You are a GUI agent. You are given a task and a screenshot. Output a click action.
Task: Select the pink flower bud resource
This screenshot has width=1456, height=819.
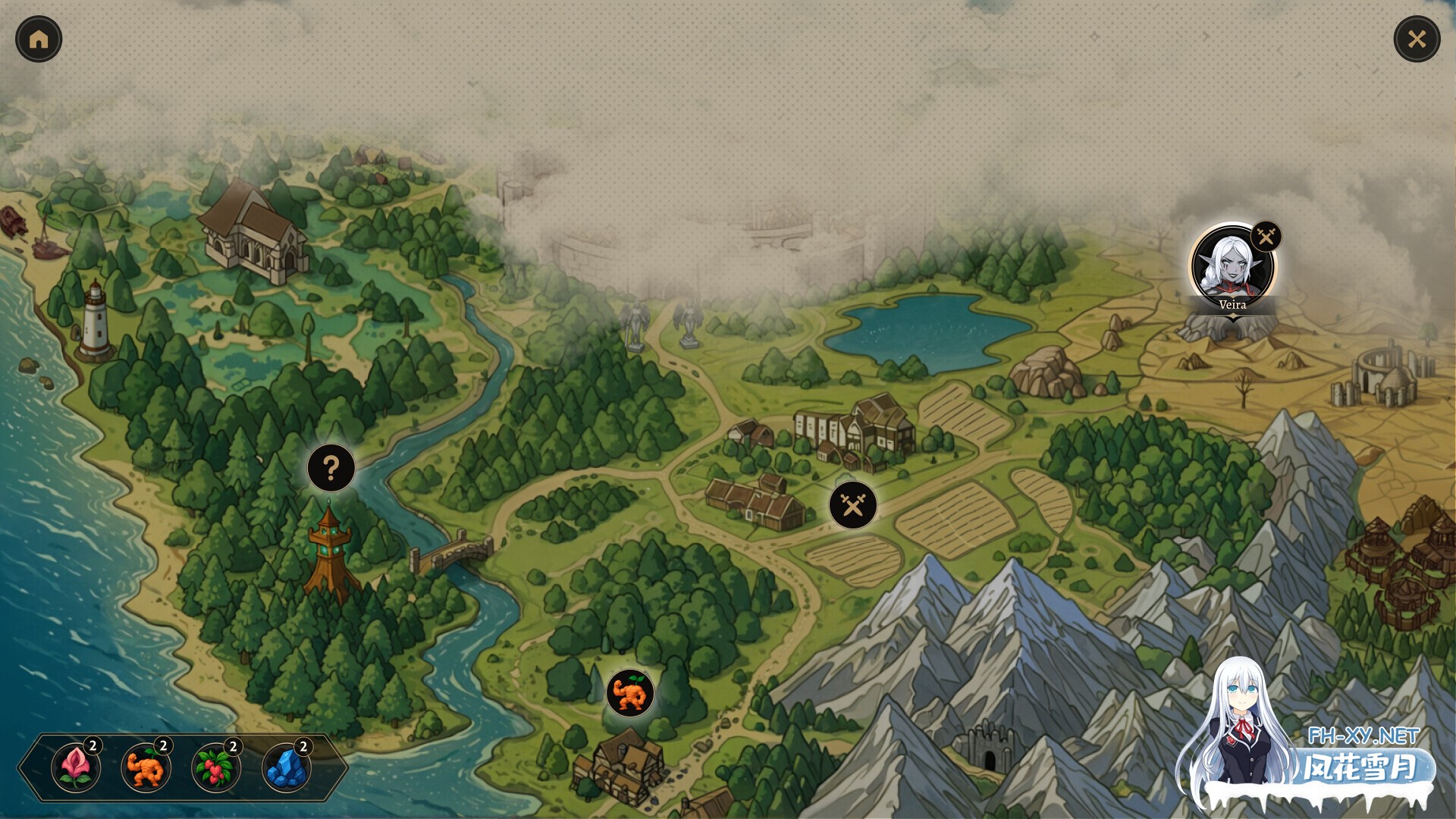point(76,767)
